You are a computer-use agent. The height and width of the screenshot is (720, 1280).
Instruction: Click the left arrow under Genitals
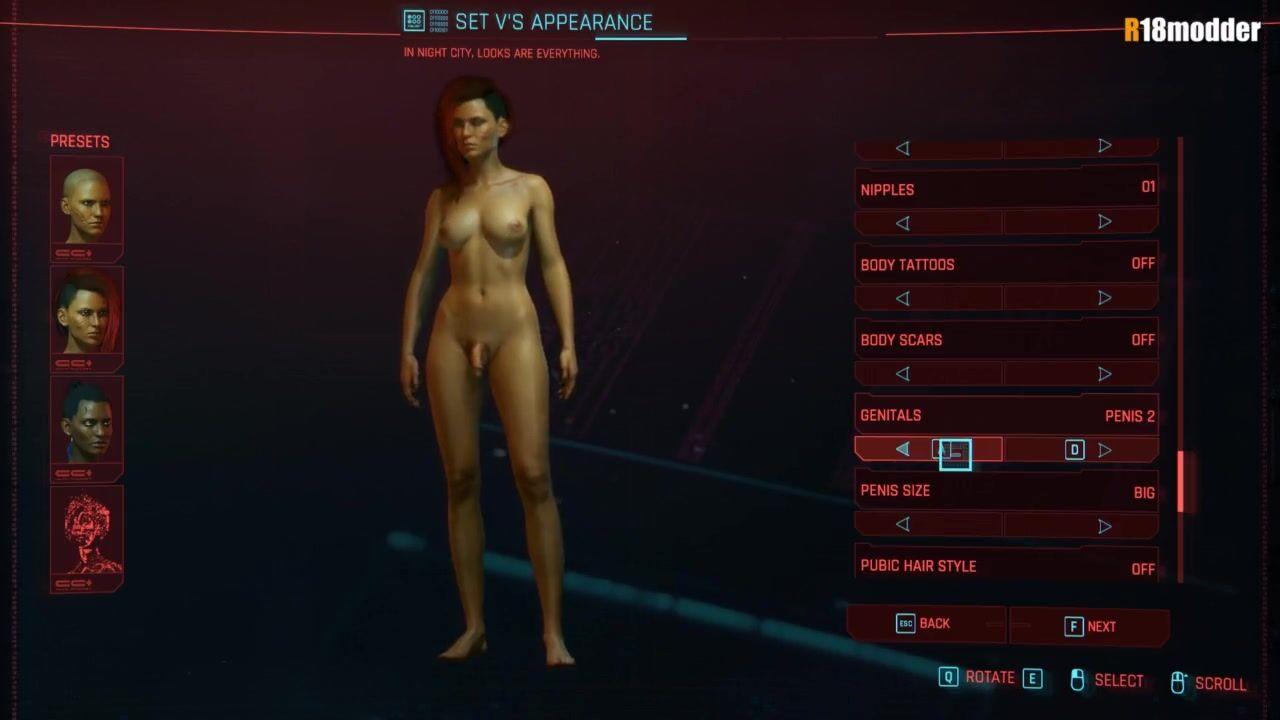902,450
